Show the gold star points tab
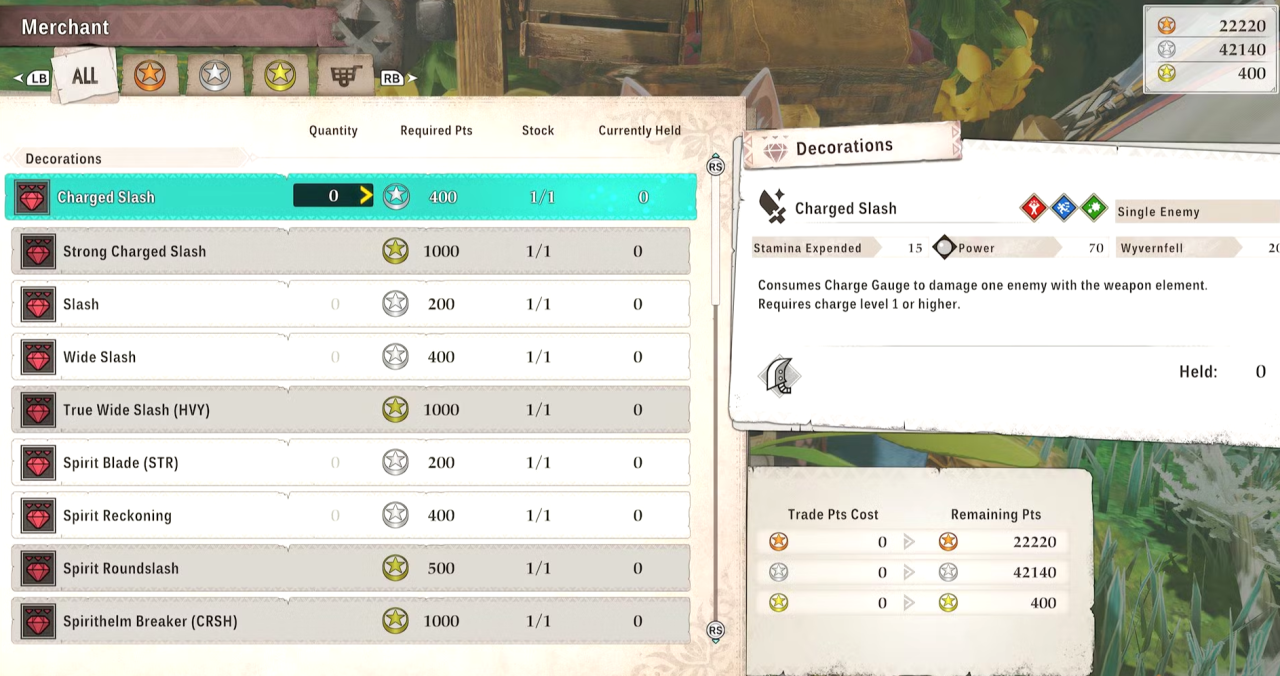Image resolution: width=1280 pixels, height=676 pixels. [x=280, y=76]
